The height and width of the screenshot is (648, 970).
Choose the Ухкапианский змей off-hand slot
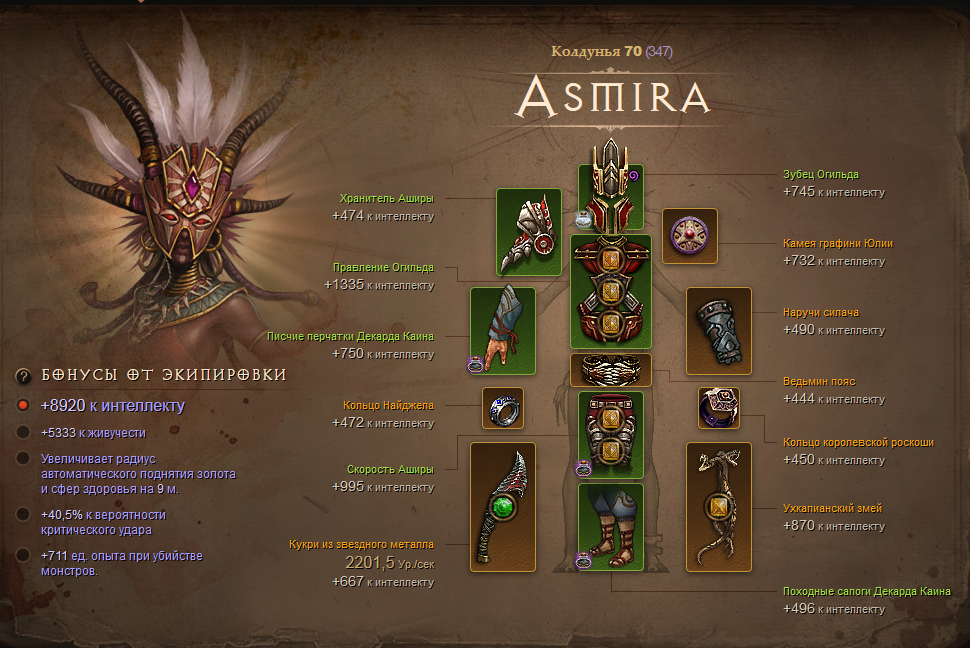coord(718,507)
